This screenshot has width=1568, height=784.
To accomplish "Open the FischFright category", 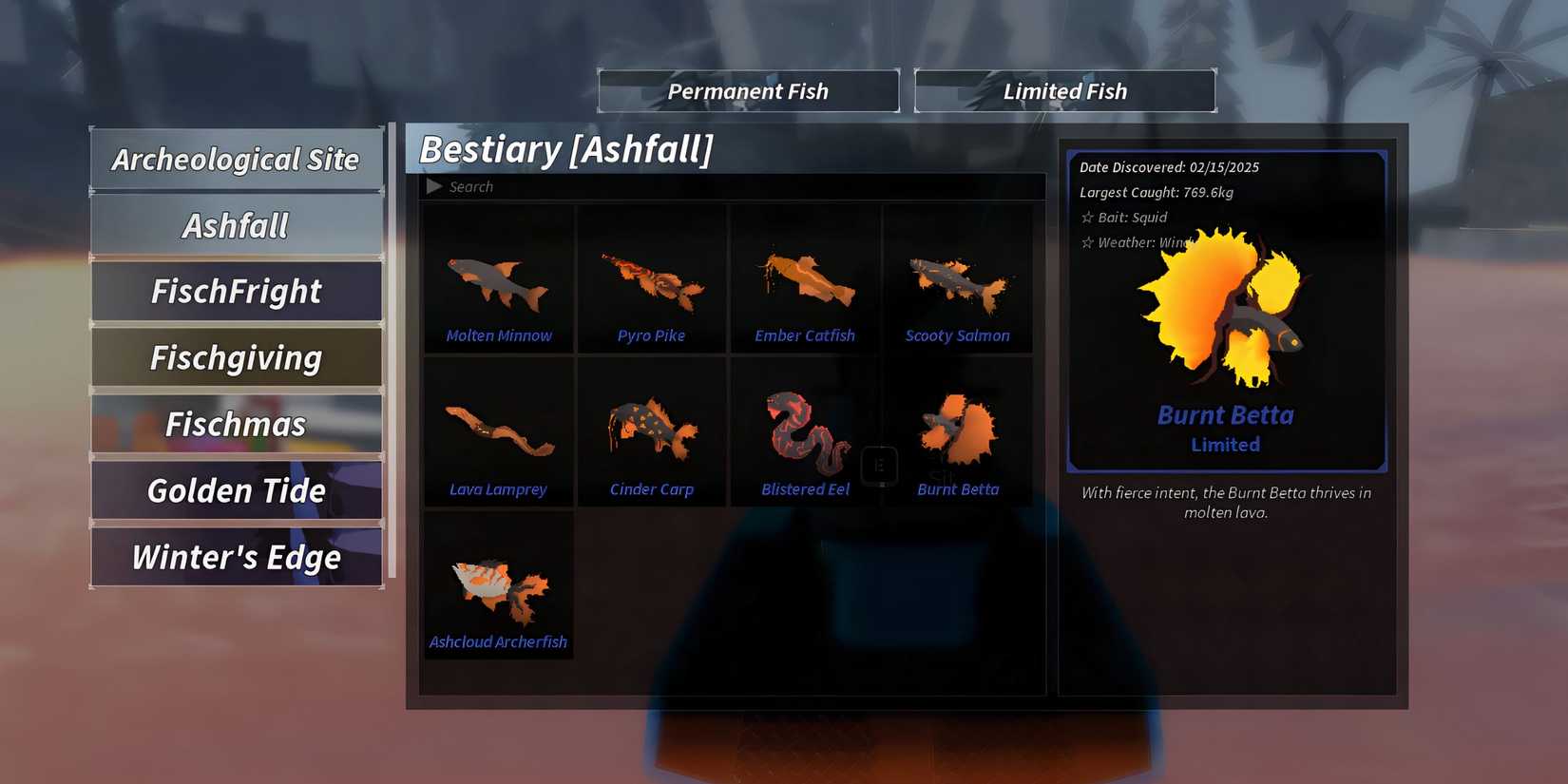I will point(236,292).
